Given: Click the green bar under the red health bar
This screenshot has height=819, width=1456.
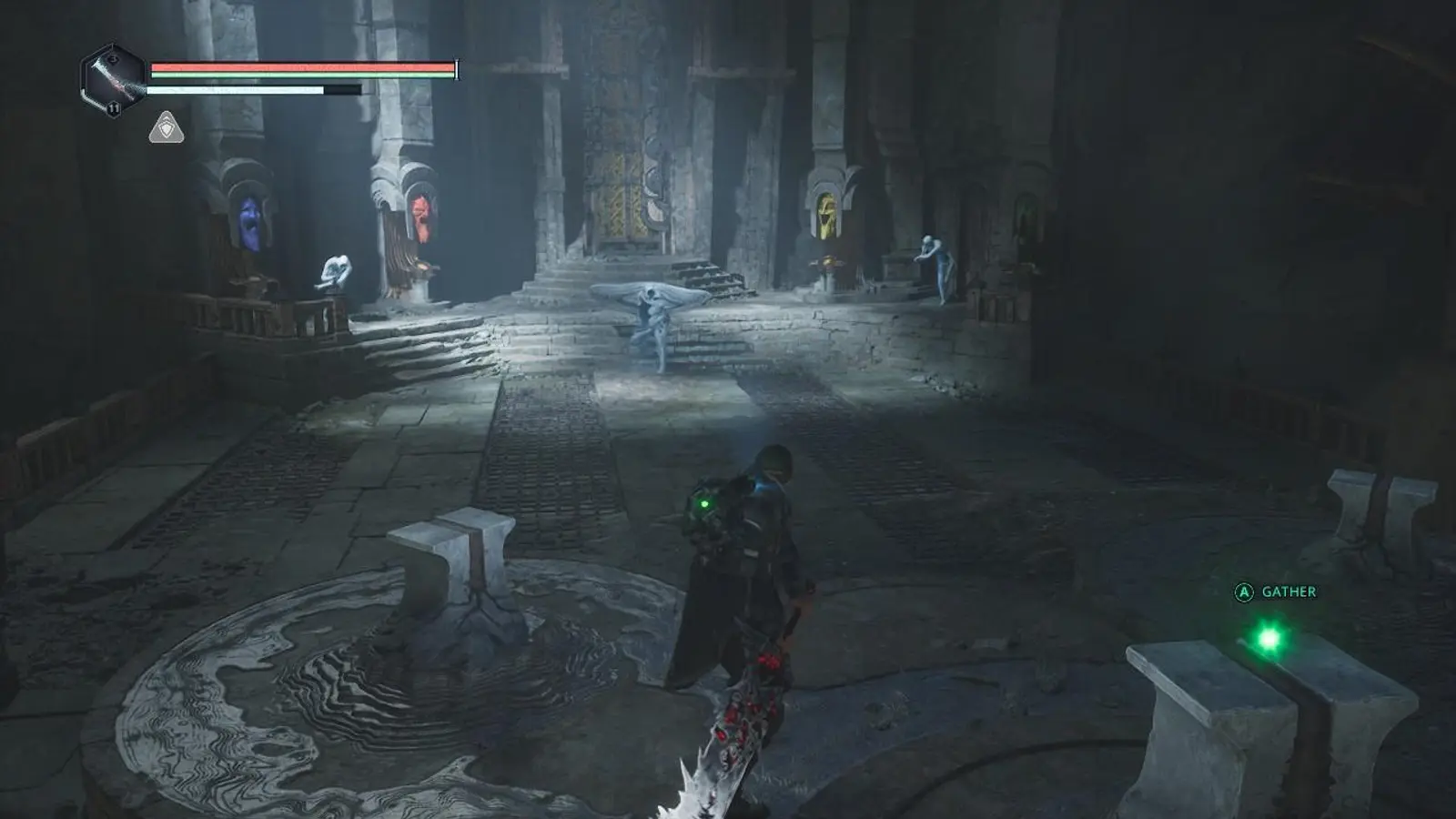Looking at the screenshot, I should point(300,75).
